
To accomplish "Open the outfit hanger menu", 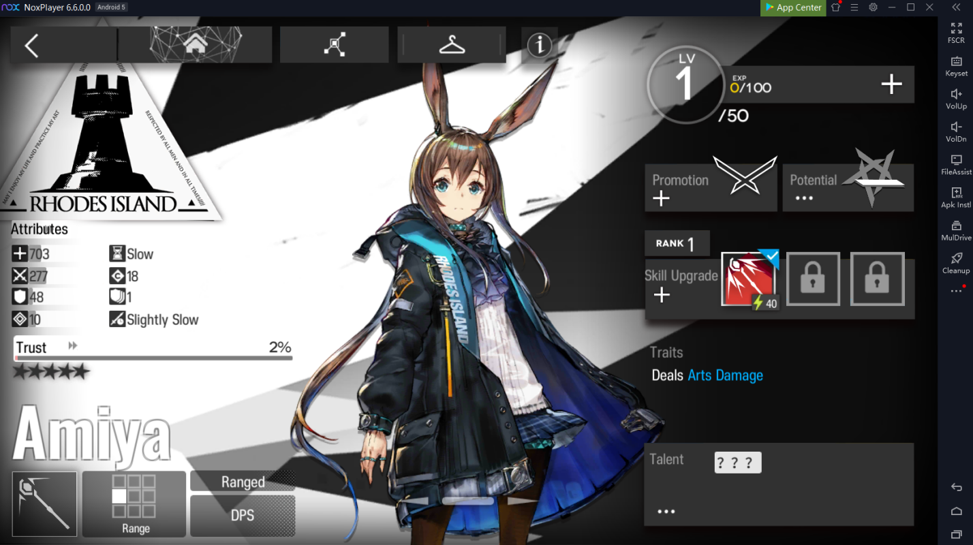I will (452, 45).
